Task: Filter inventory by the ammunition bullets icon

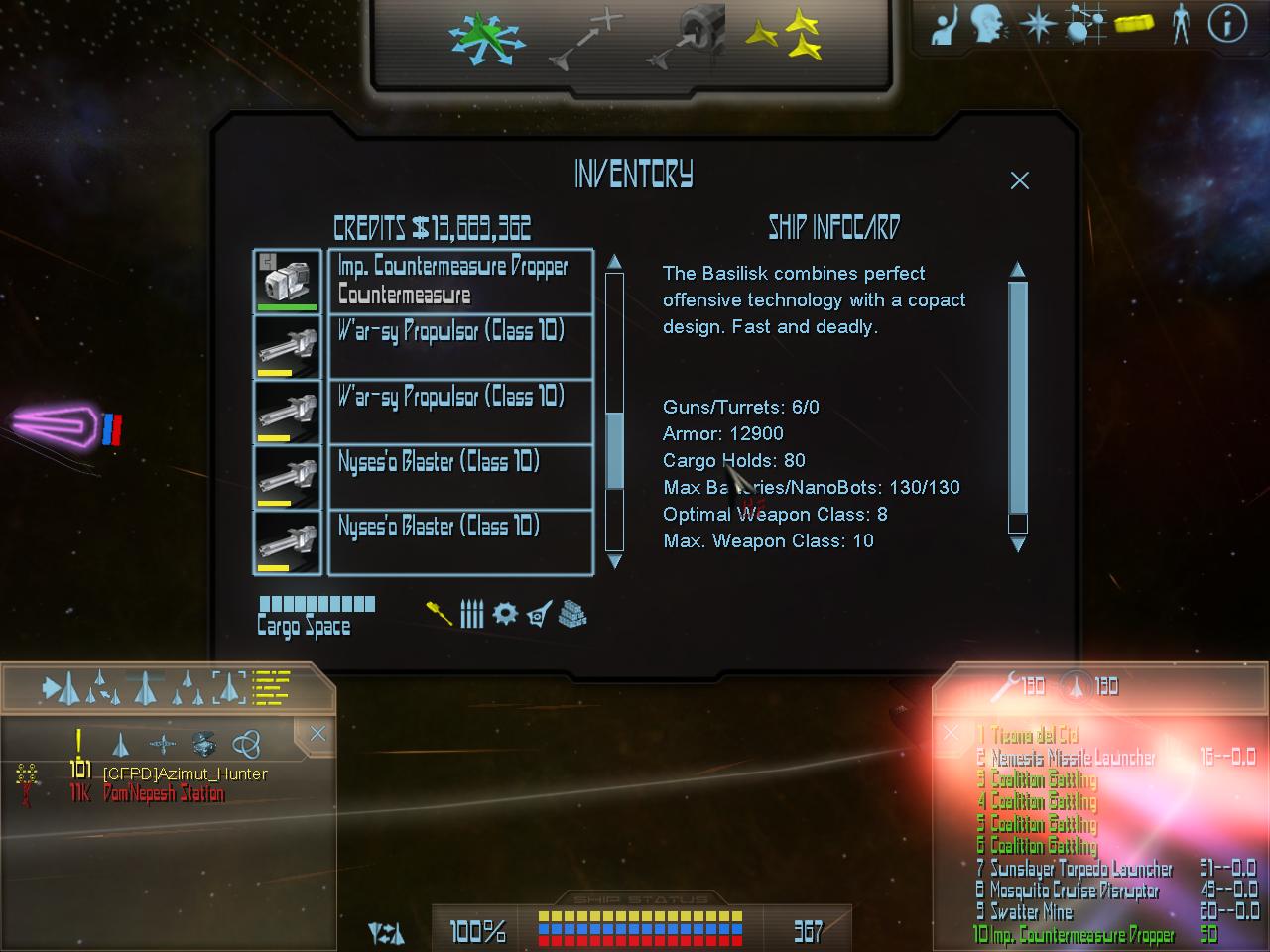Action: click(471, 615)
